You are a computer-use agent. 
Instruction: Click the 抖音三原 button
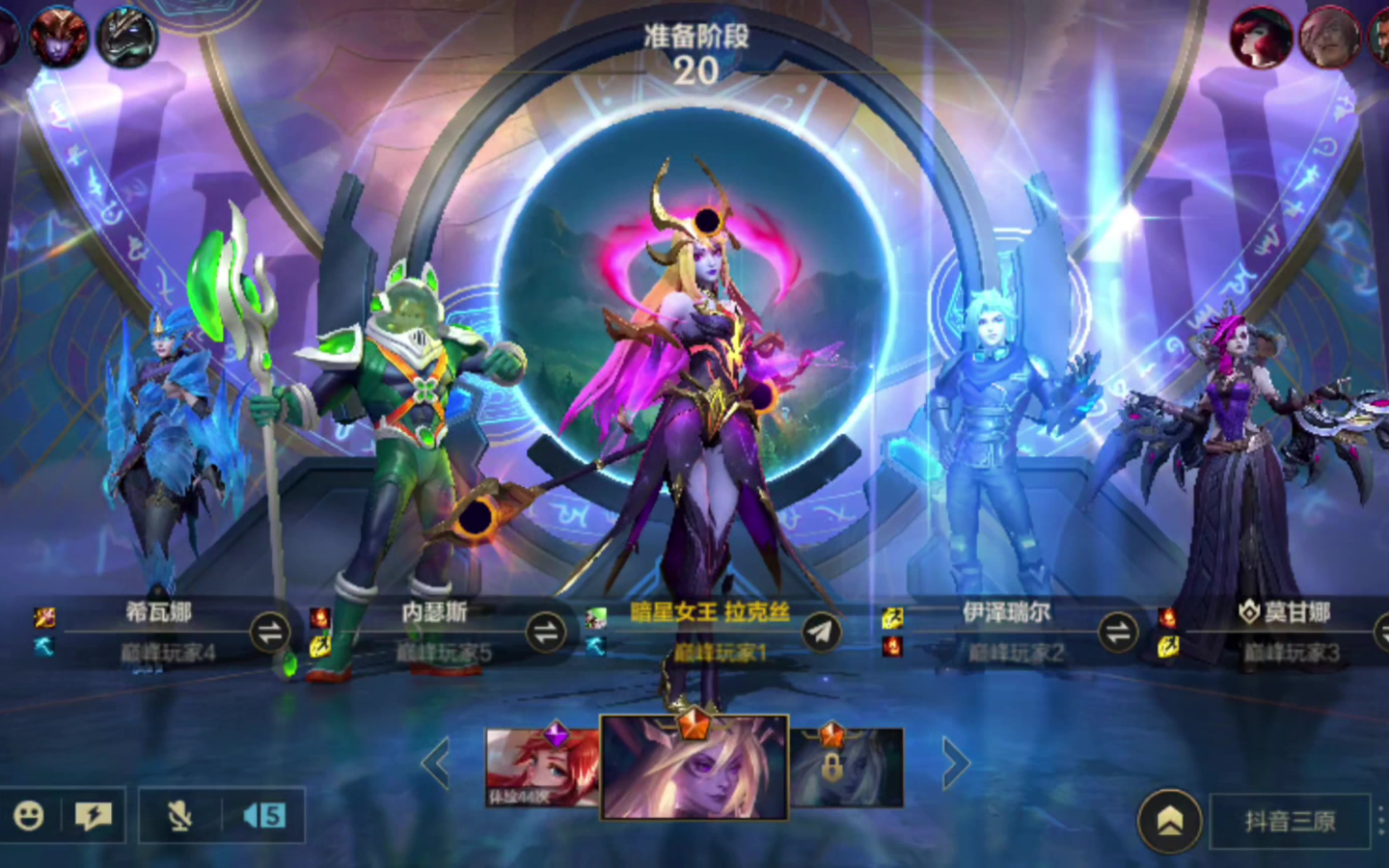click(x=1290, y=821)
